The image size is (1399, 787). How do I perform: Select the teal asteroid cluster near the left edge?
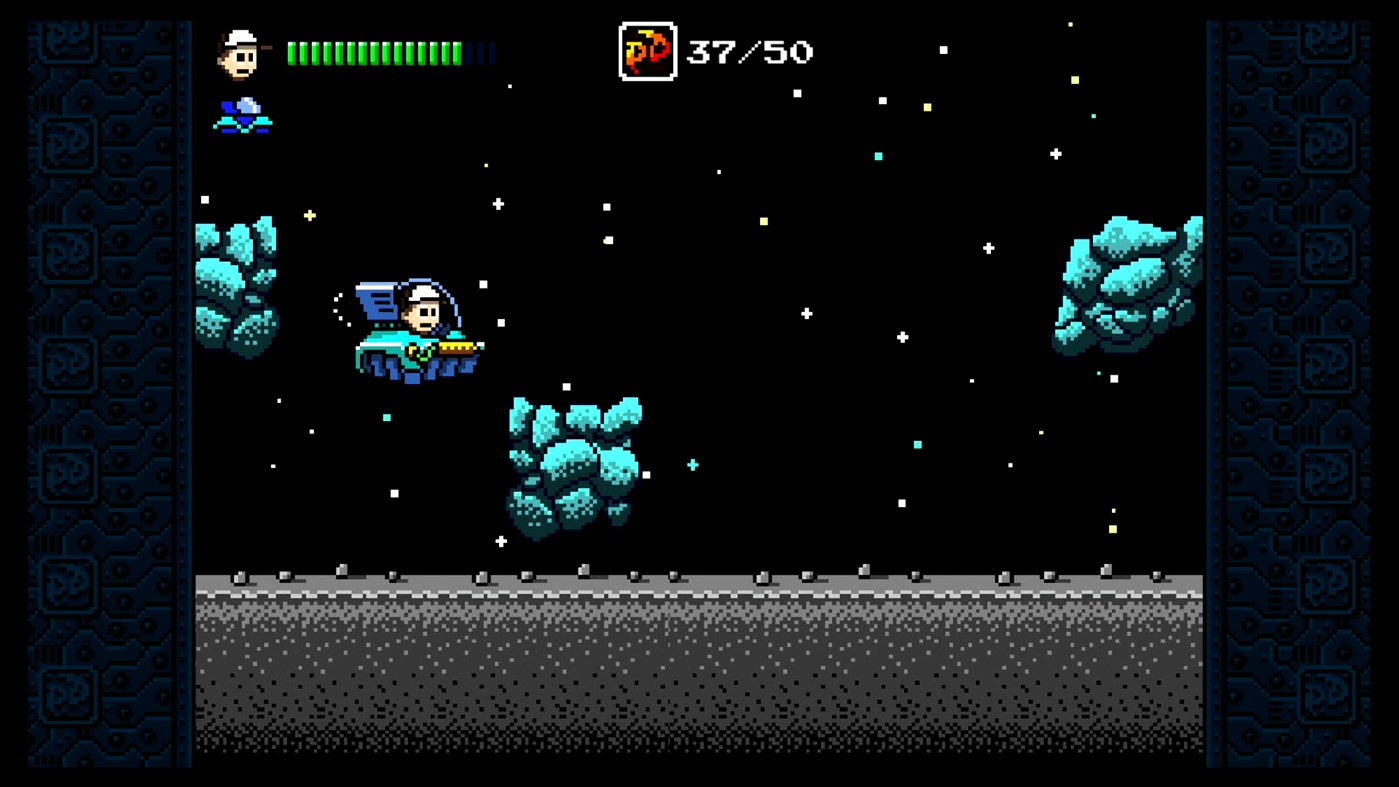tap(235, 285)
